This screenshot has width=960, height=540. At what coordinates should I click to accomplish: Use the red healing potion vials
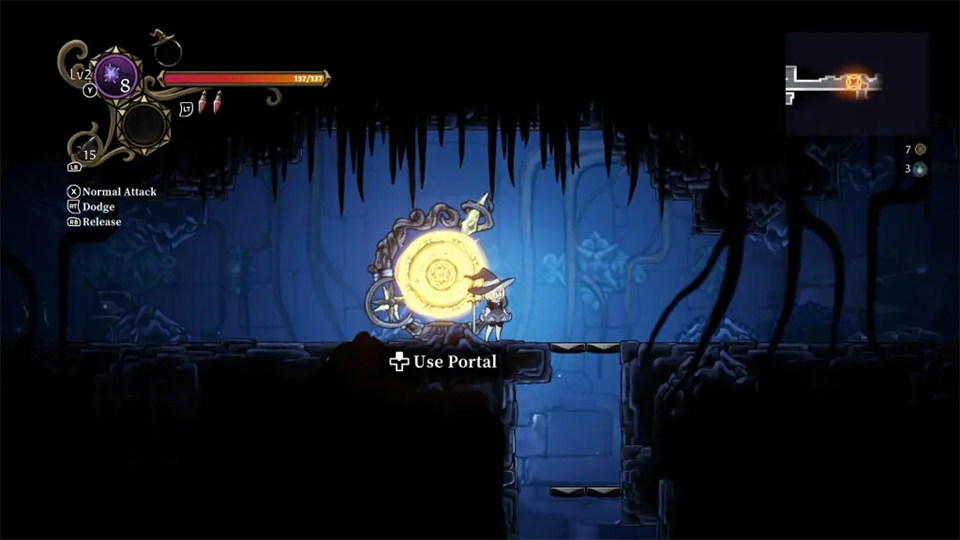click(209, 102)
